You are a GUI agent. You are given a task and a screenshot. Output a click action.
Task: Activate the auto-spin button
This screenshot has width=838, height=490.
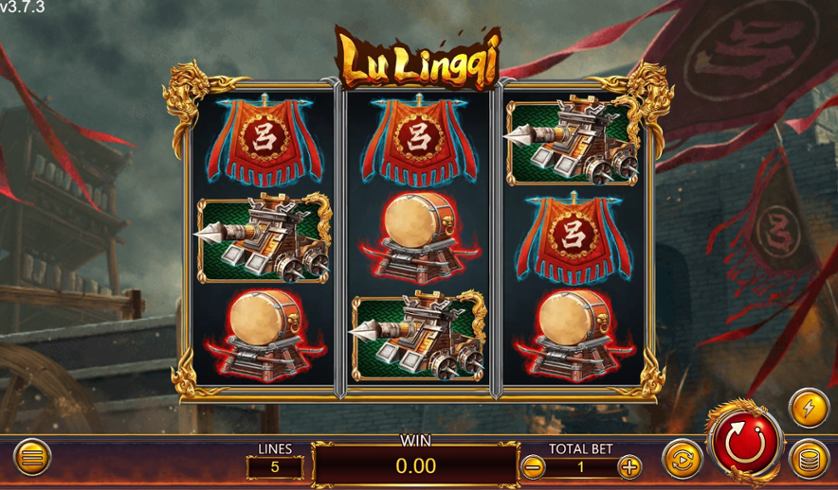tap(681, 459)
